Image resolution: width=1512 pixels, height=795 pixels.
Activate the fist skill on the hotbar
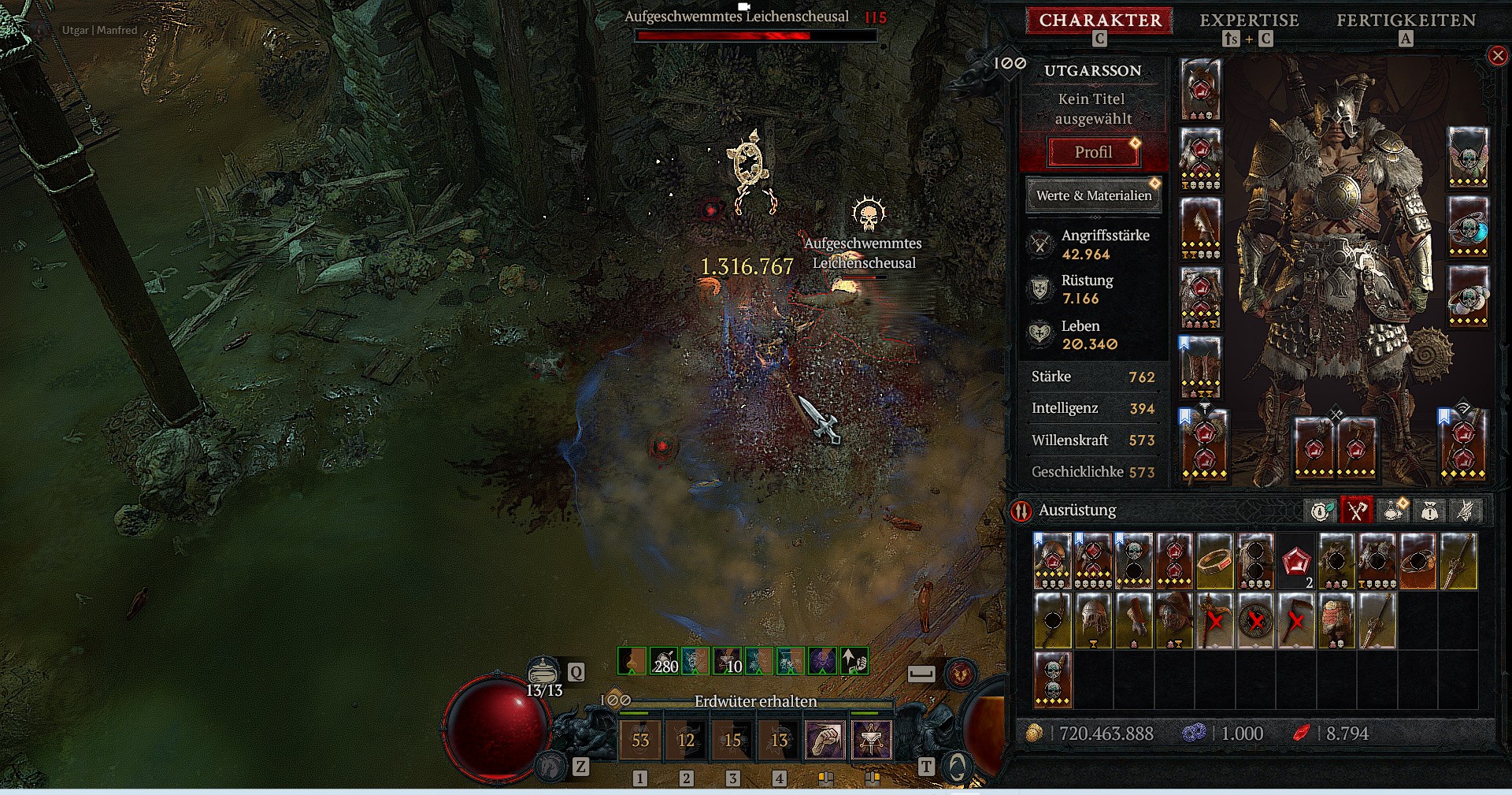coord(825,740)
